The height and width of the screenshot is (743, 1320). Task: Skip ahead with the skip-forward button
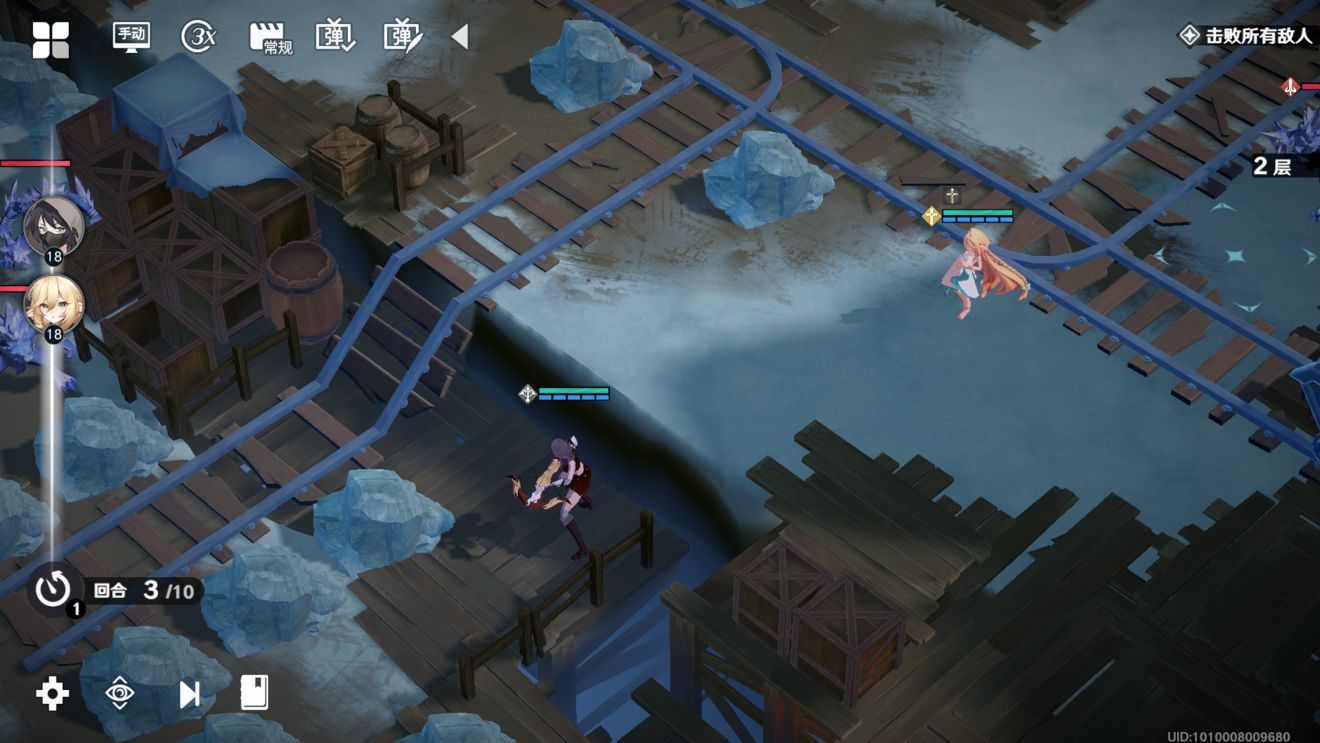point(189,693)
